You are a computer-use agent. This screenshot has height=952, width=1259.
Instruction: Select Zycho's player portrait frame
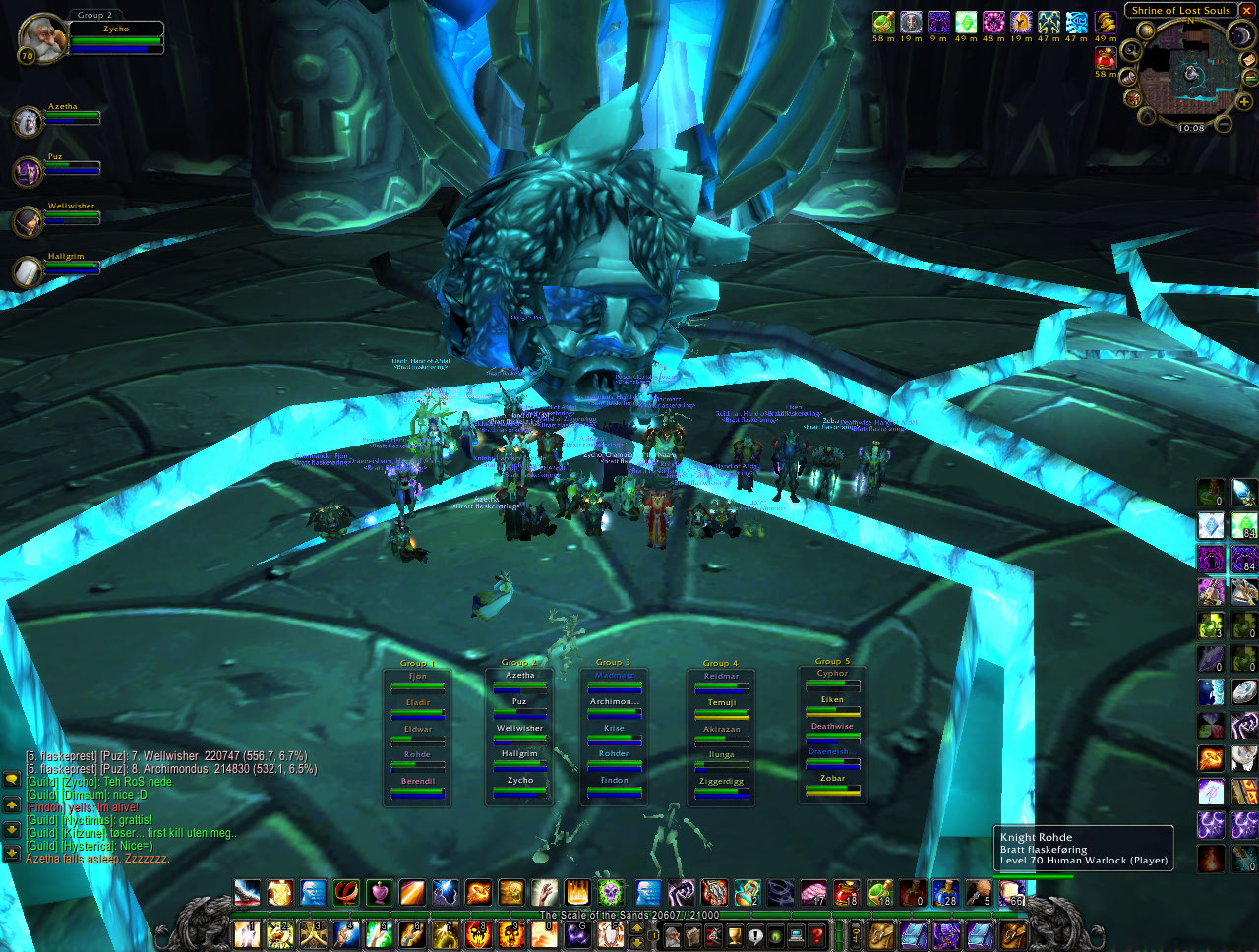(x=42, y=38)
